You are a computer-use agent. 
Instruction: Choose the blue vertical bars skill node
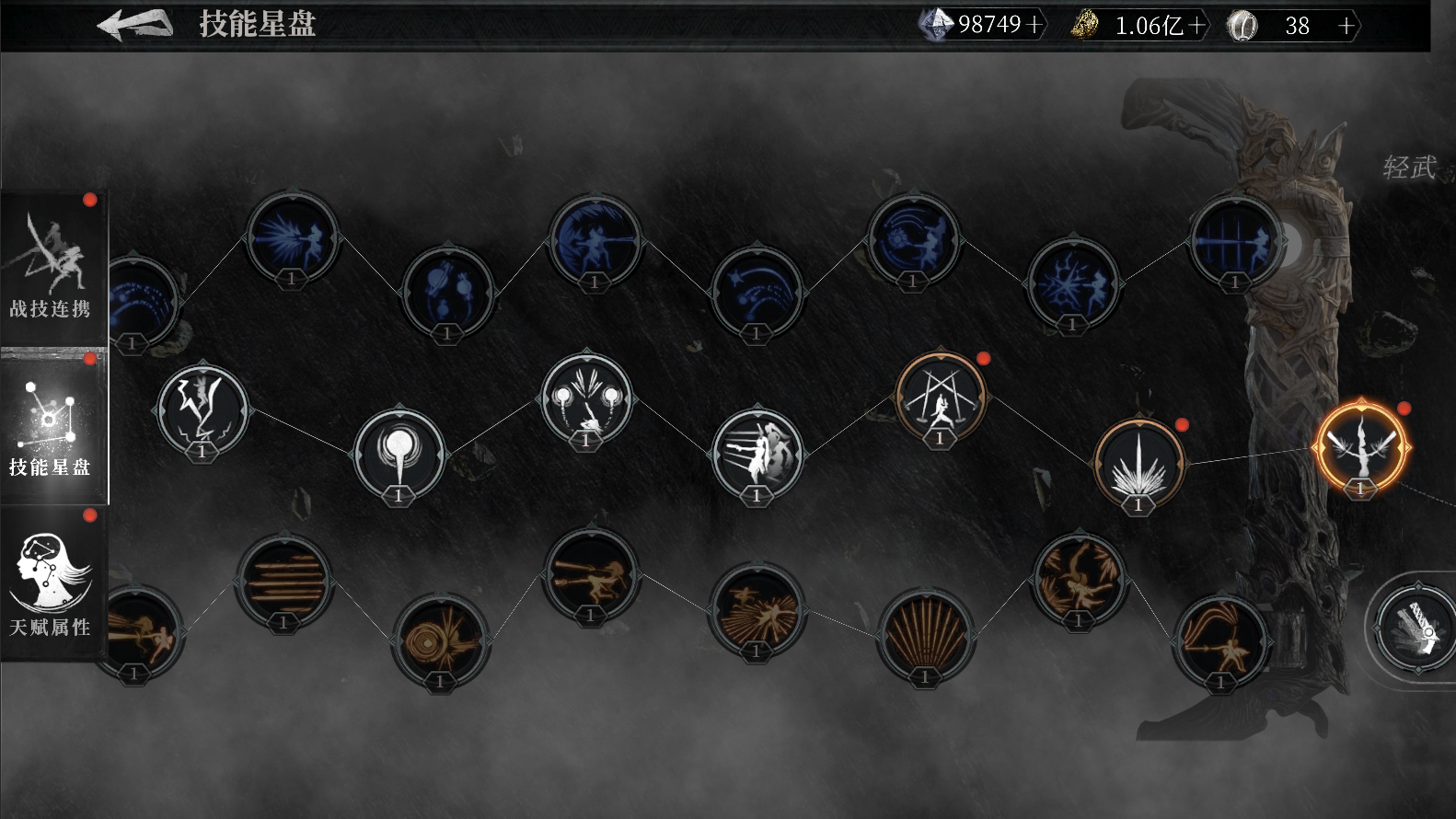coord(1234,241)
